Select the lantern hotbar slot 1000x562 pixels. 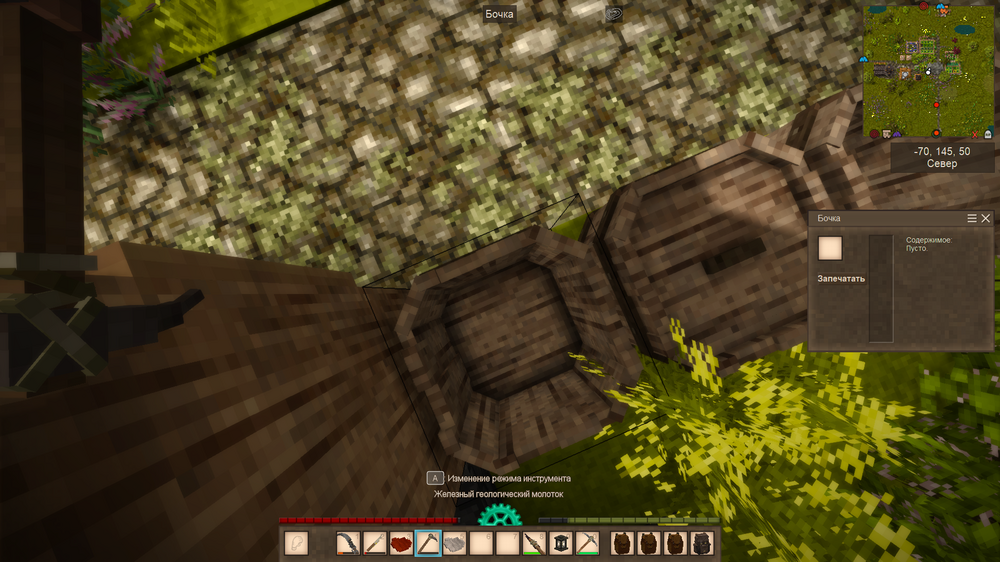(561, 543)
